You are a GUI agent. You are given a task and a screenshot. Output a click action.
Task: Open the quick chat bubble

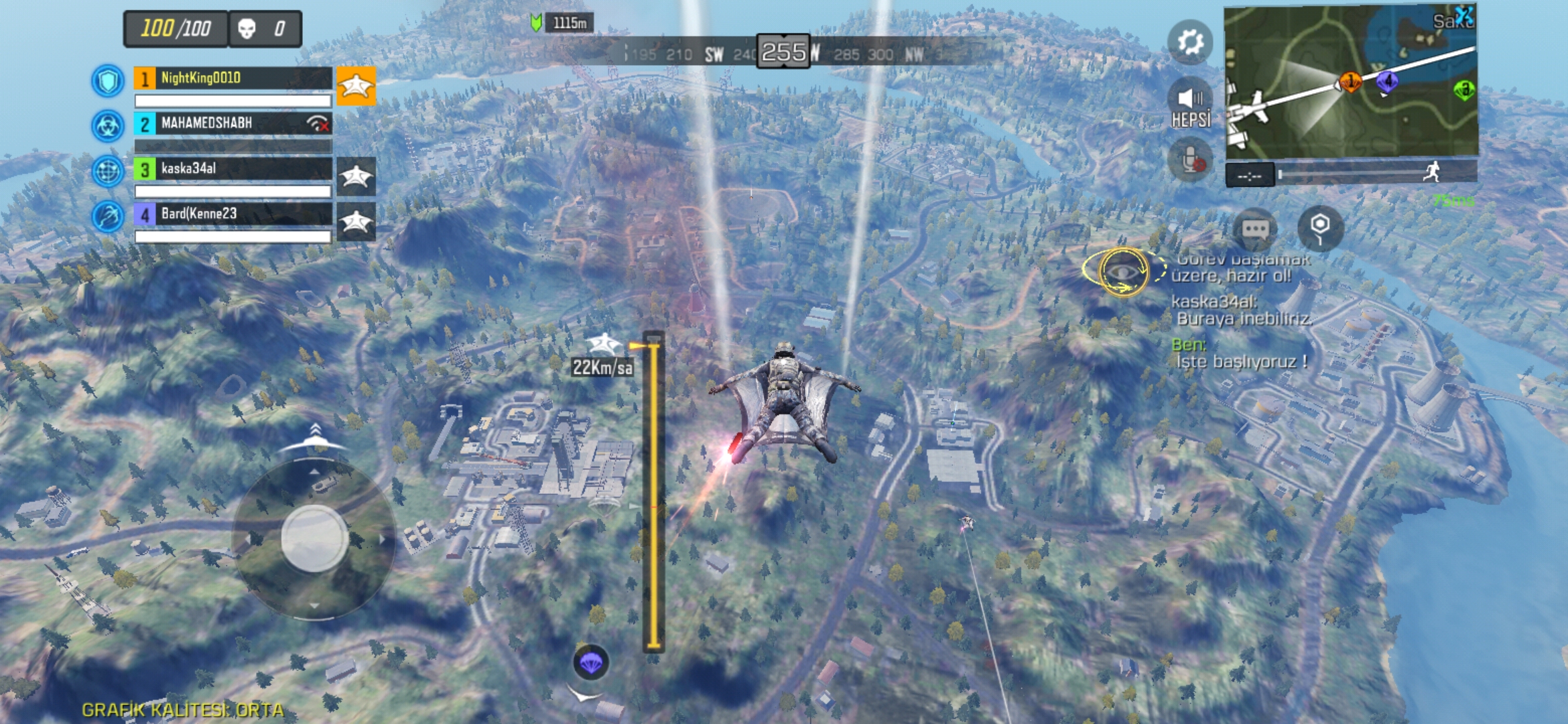tap(1255, 229)
